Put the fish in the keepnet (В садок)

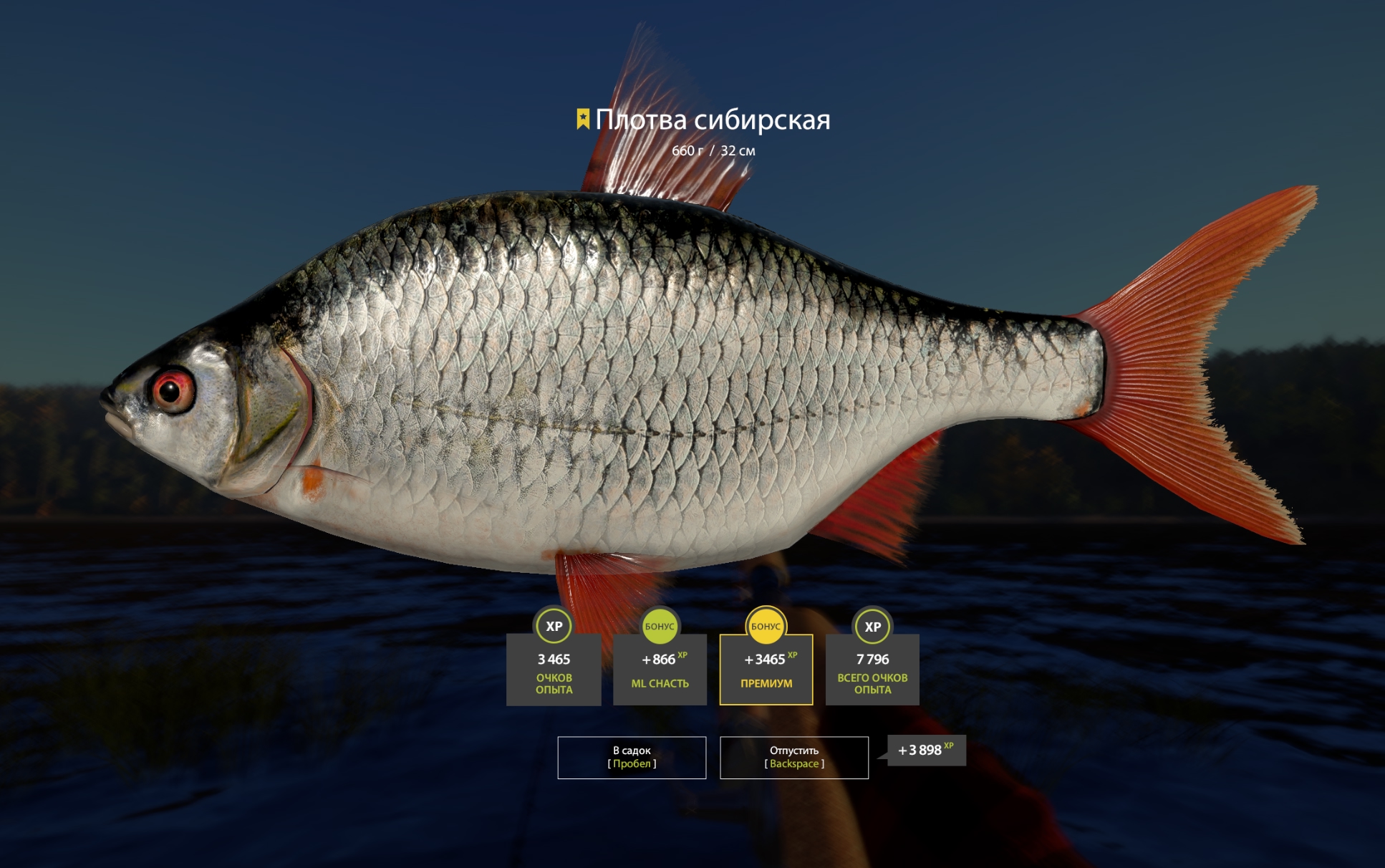click(x=632, y=757)
